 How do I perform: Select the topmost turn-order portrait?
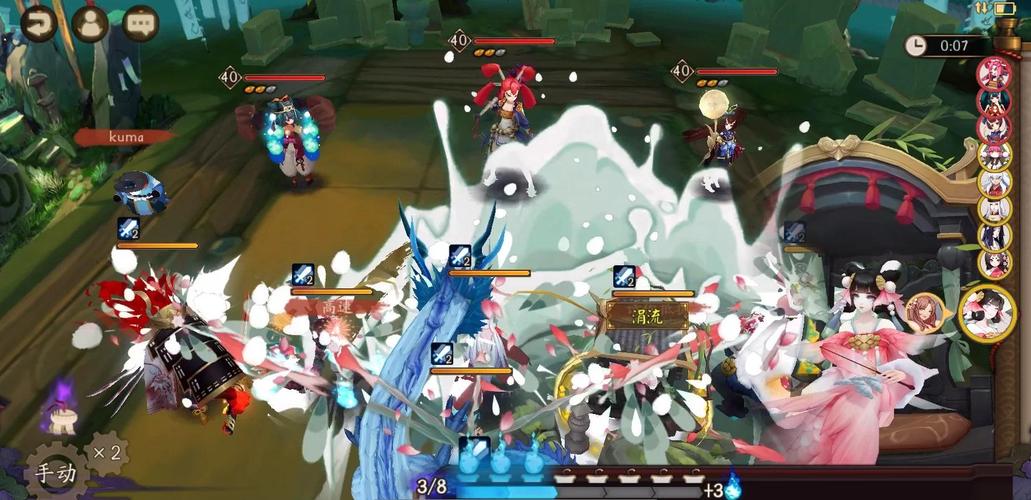[x=994, y=73]
